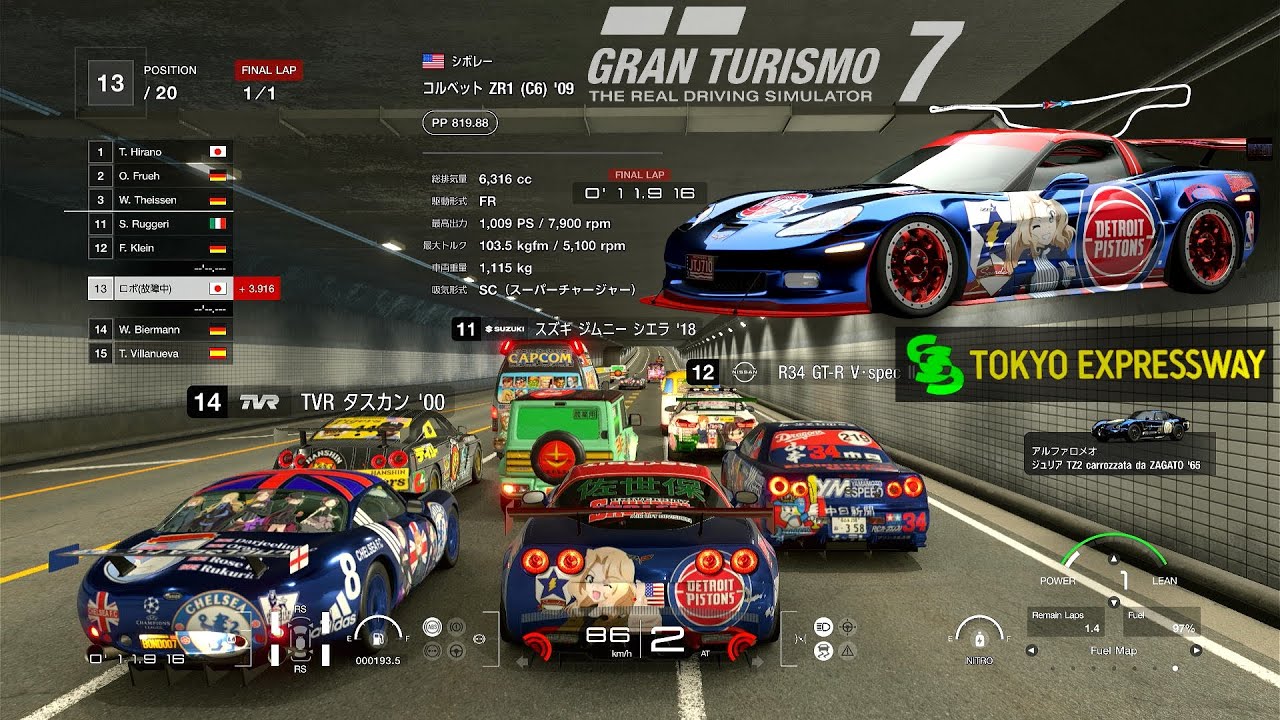This screenshot has width=1280, height=720.
Task: Click the hazard warning triangle icon
Action: (x=846, y=652)
